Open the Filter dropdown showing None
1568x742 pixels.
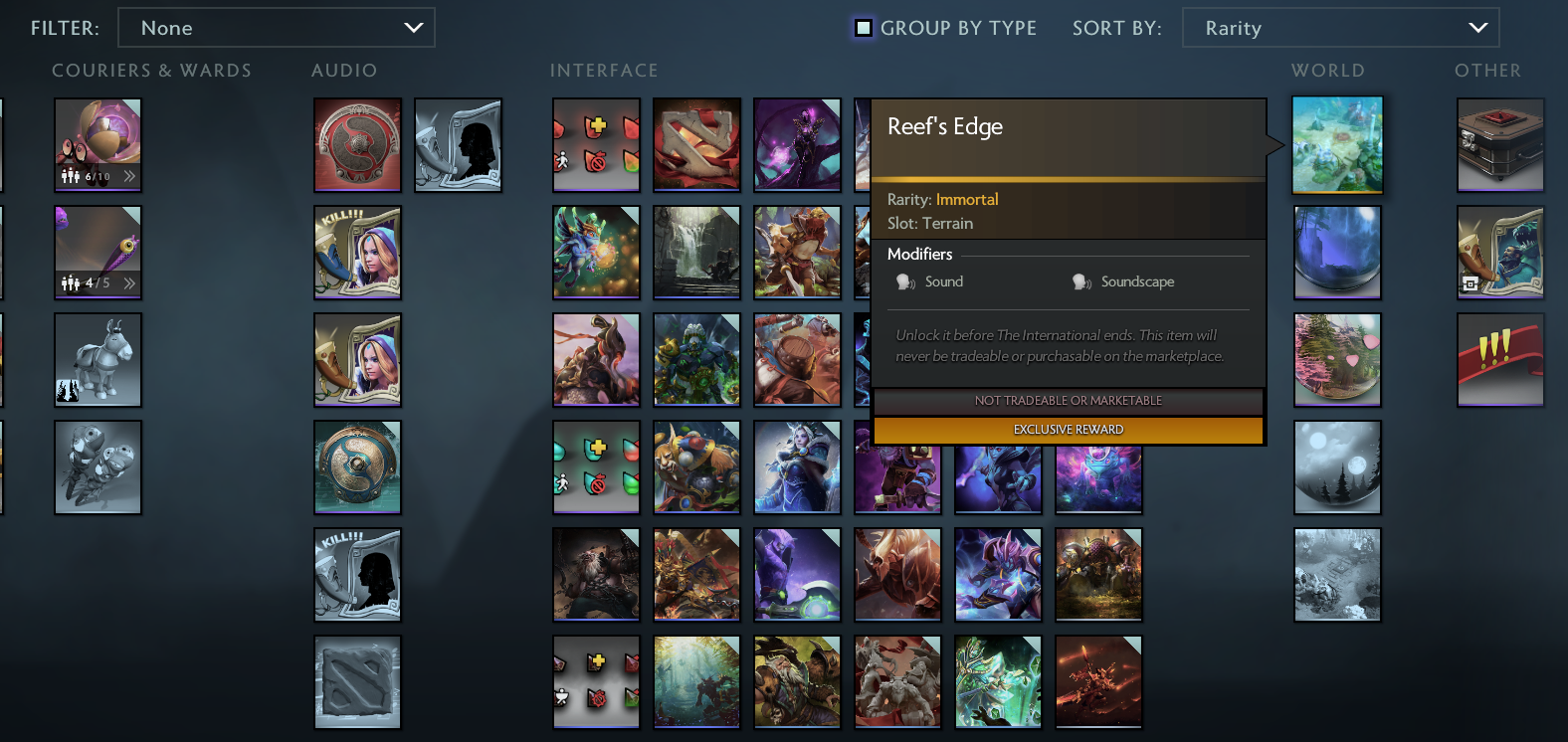276,27
